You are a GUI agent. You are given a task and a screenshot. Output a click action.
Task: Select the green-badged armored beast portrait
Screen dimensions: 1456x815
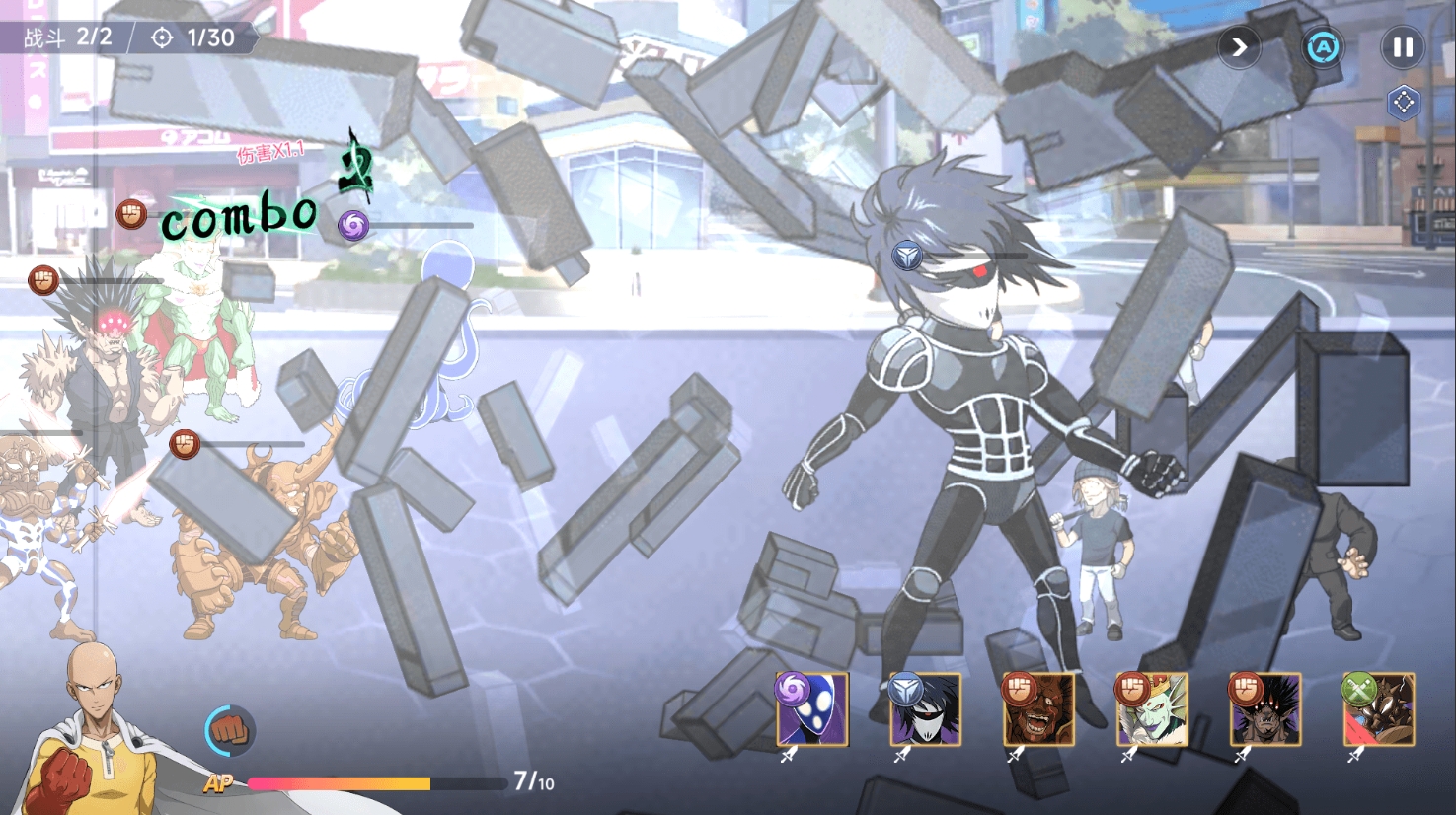[1380, 710]
